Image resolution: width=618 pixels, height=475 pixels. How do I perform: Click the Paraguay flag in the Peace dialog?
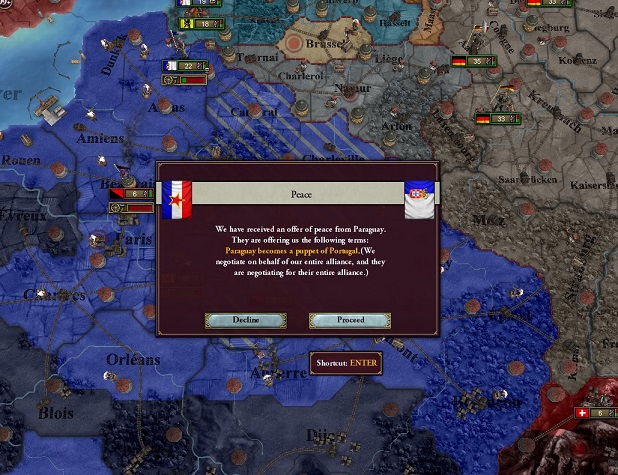(418, 199)
